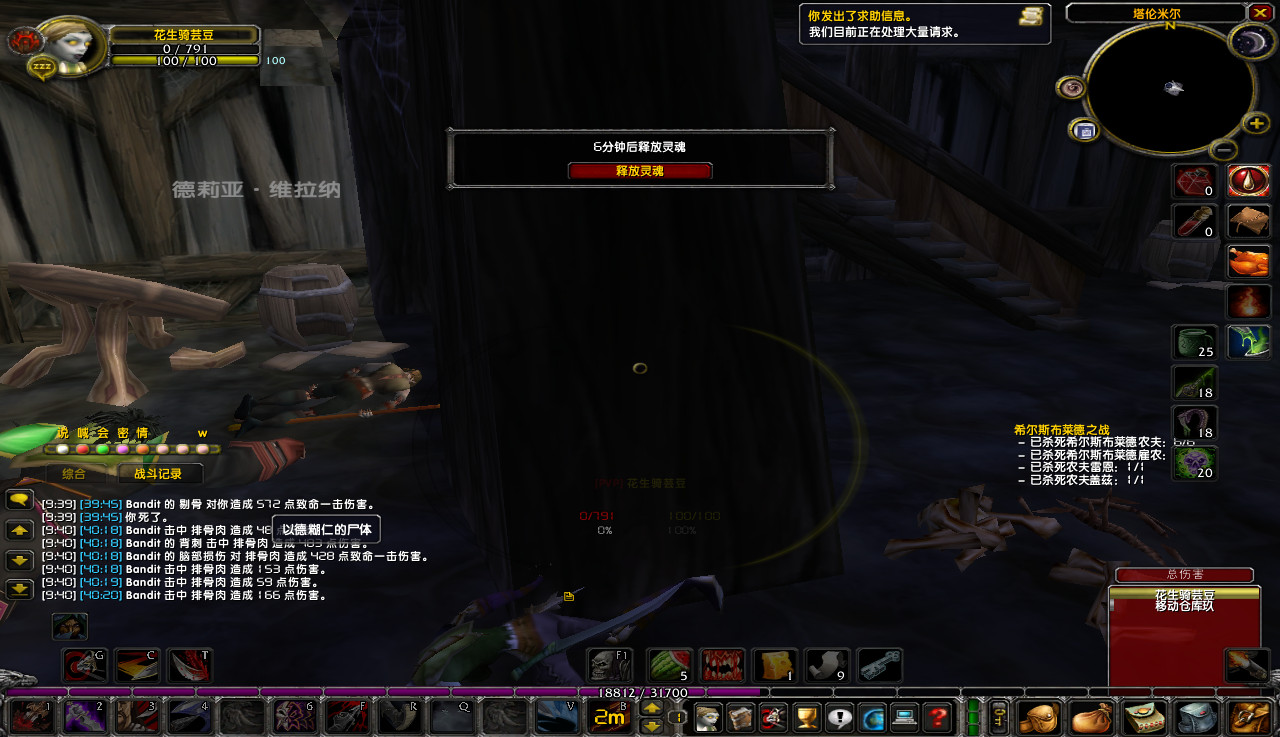1280x737 pixels.
Task: Open the world map globe icon
Action: (873, 718)
